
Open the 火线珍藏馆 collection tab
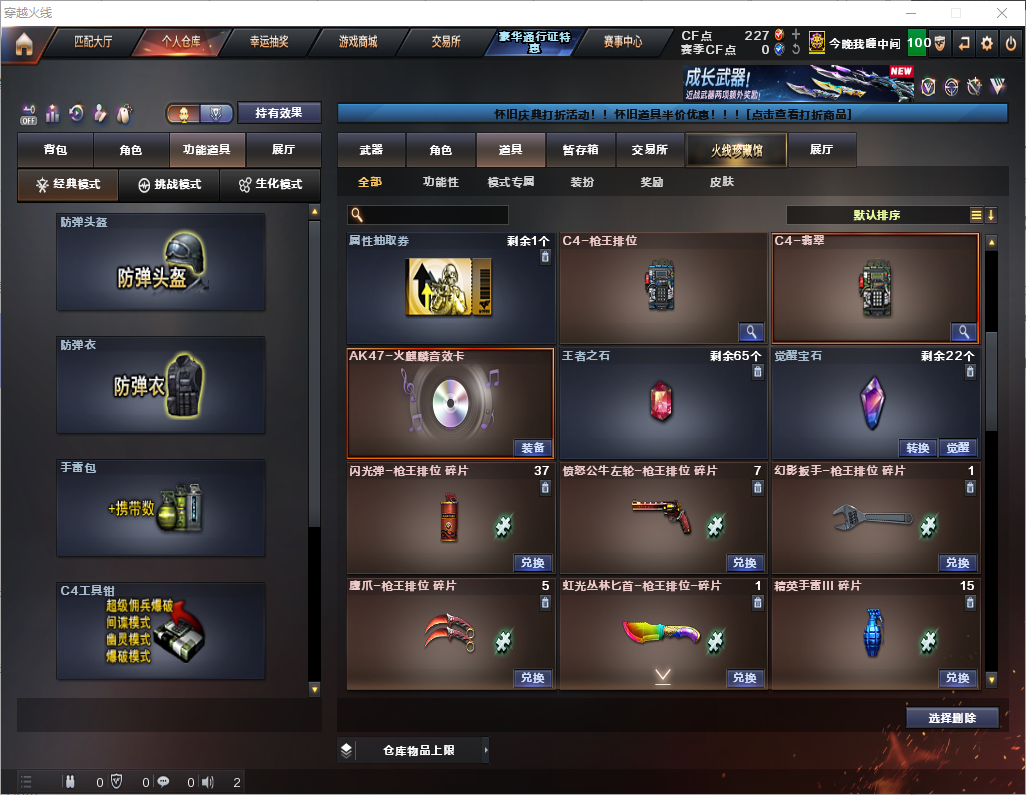click(736, 150)
